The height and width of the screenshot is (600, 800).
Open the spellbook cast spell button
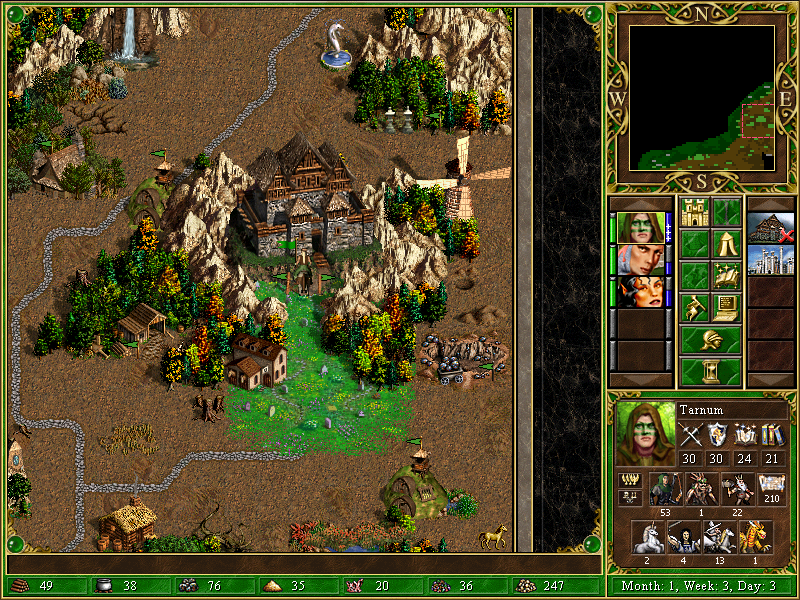727,276
